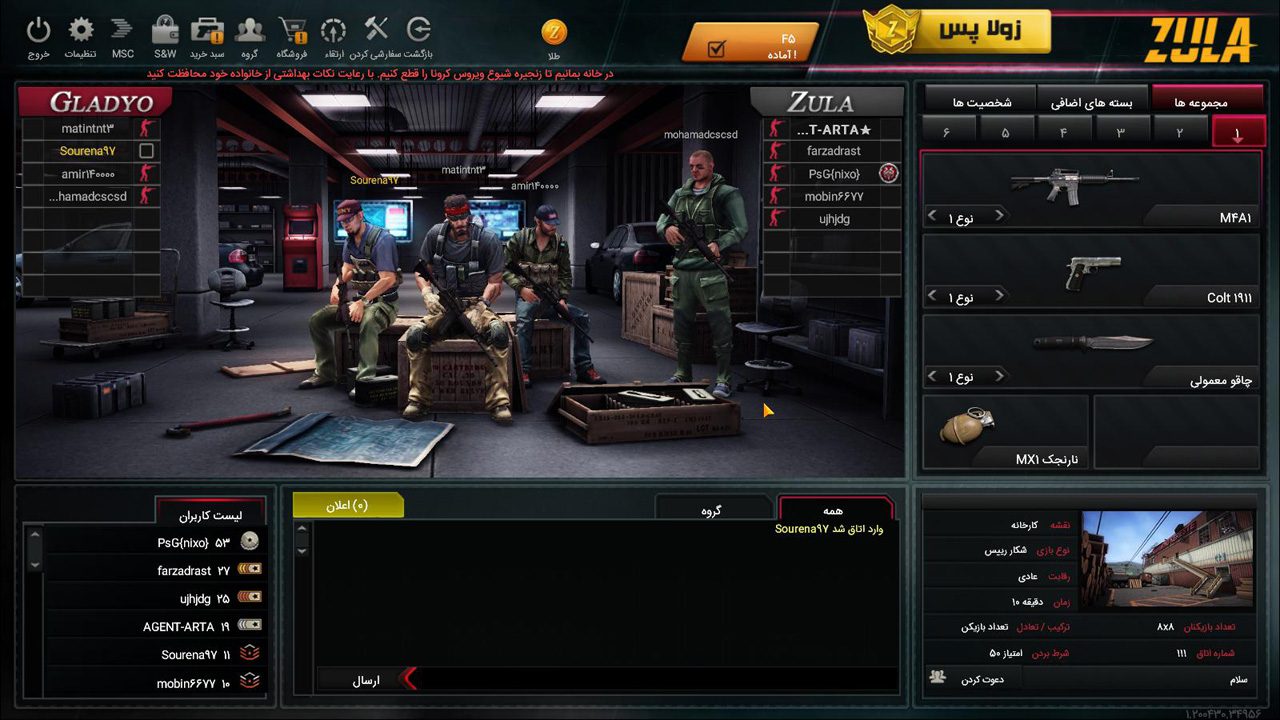Switch to the characters tab
The image size is (1280, 720).
(980, 102)
